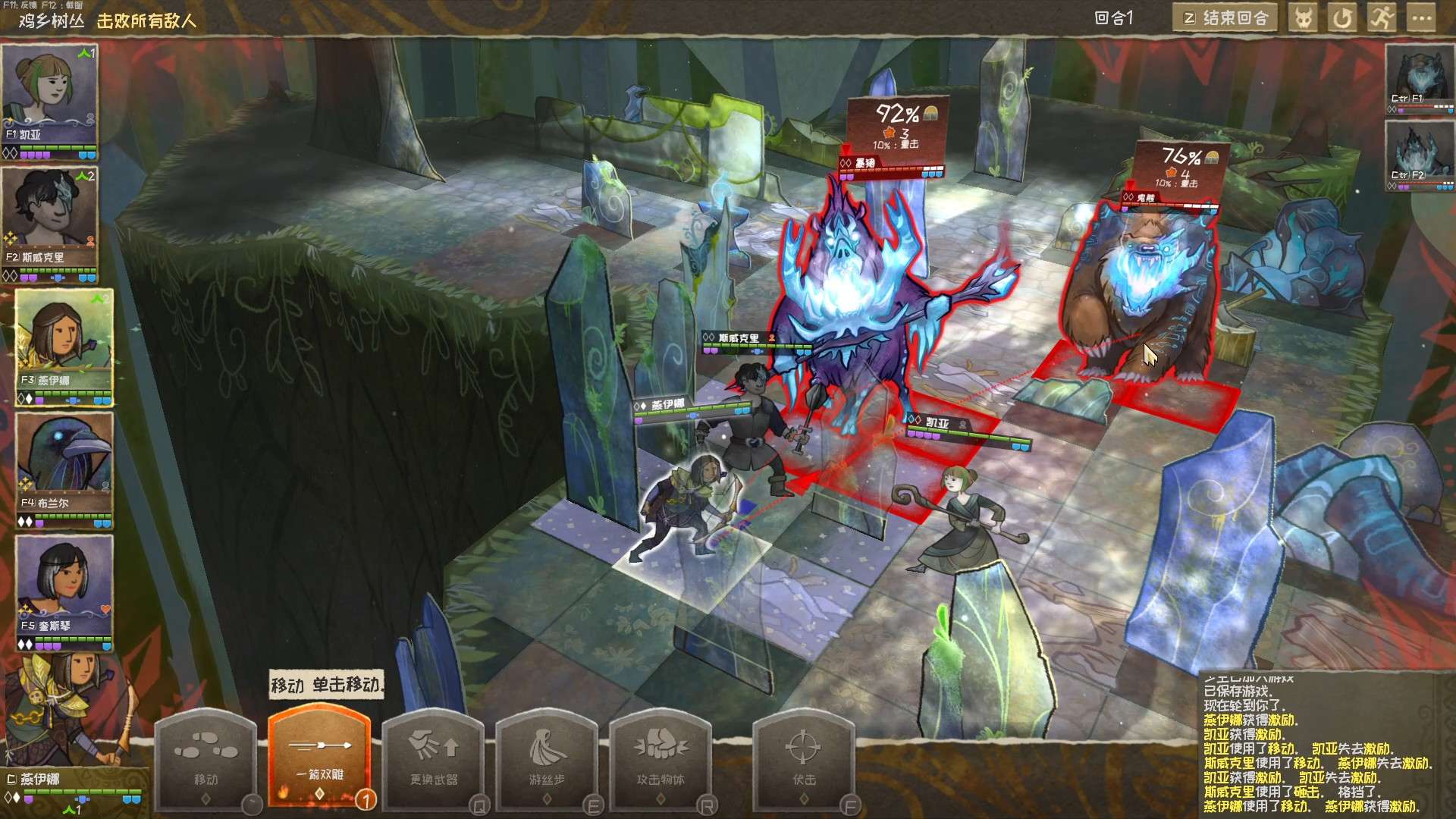
Task: Open the three-dots options menu
Action: point(1421,18)
